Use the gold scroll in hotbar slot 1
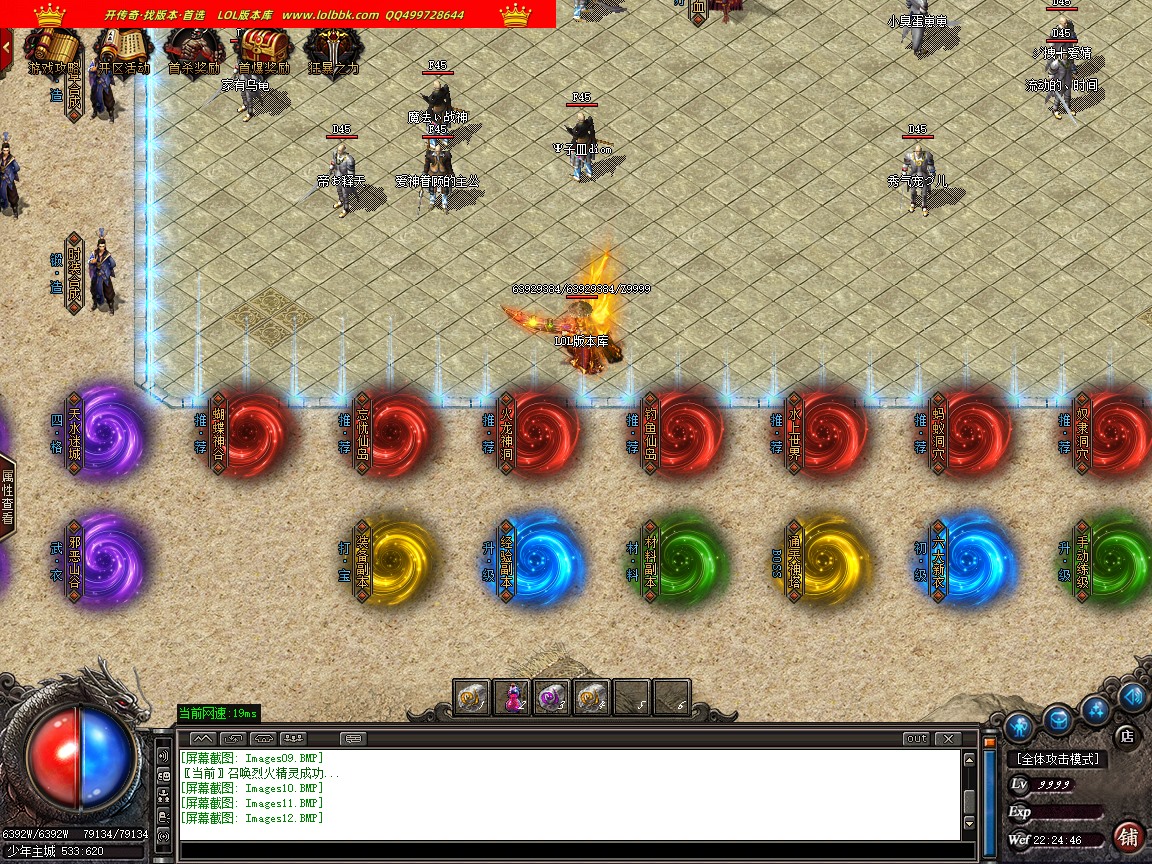 (x=471, y=697)
